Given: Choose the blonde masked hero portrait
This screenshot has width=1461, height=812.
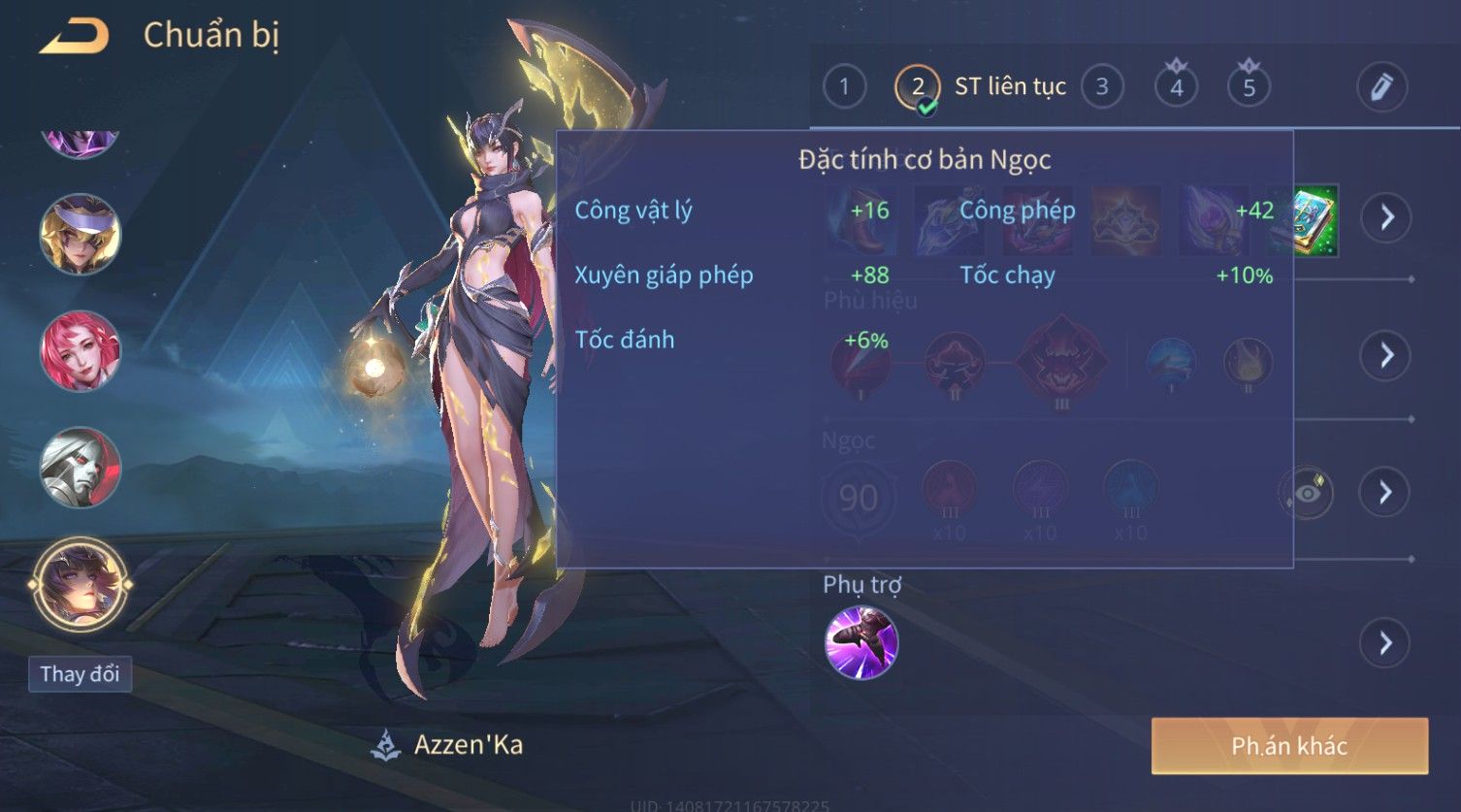Looking at the screenshot, I should [x=81, y=234].
